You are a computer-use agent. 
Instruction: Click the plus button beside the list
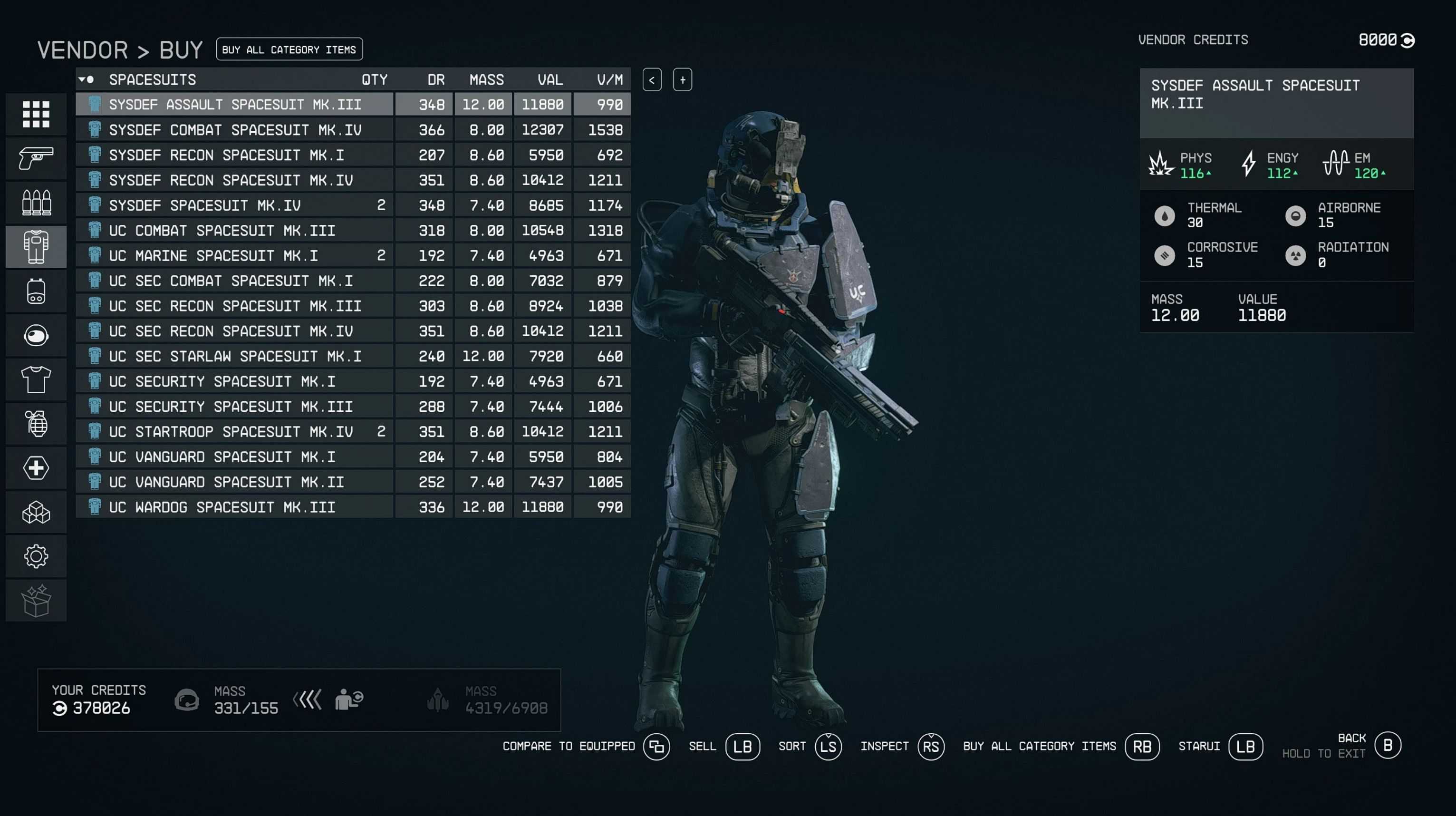(x=682, y=80)
